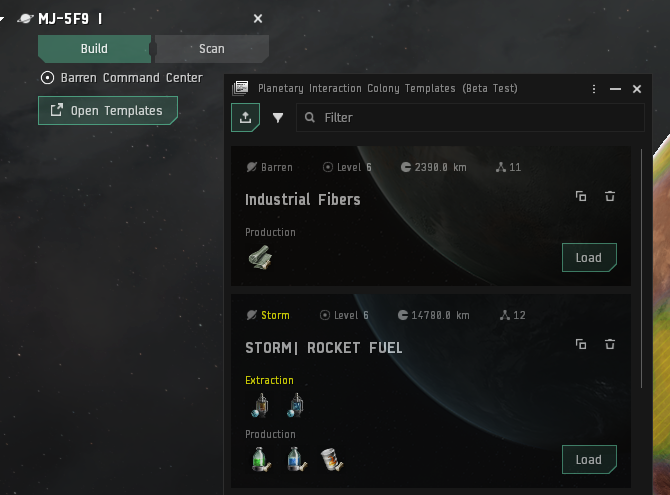Viewport: 670px width, 495px height.
Task: Switch to the Scan tab
Action: pos(211,48)
